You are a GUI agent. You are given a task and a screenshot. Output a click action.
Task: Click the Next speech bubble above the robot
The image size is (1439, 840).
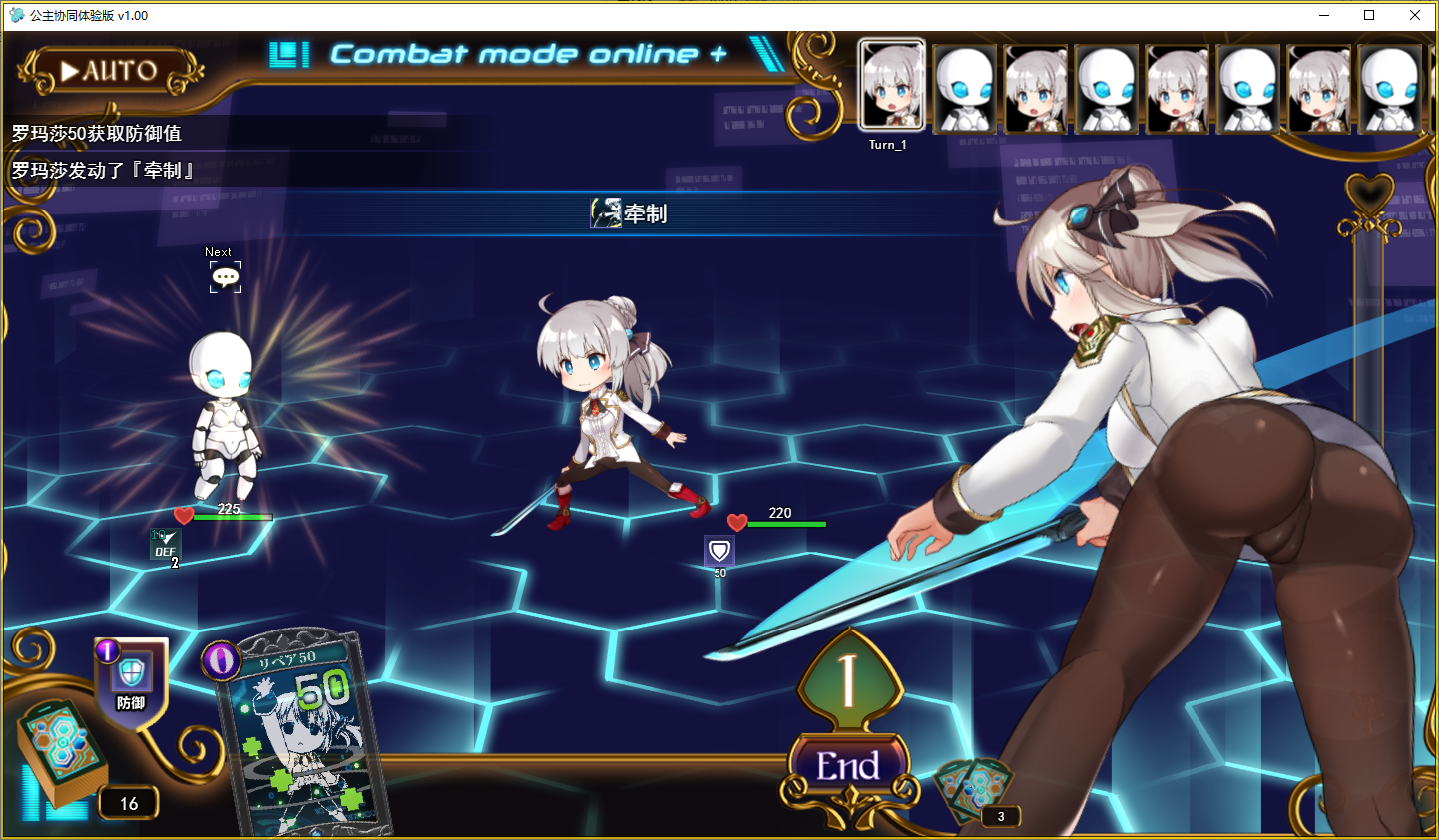point(226,277)
